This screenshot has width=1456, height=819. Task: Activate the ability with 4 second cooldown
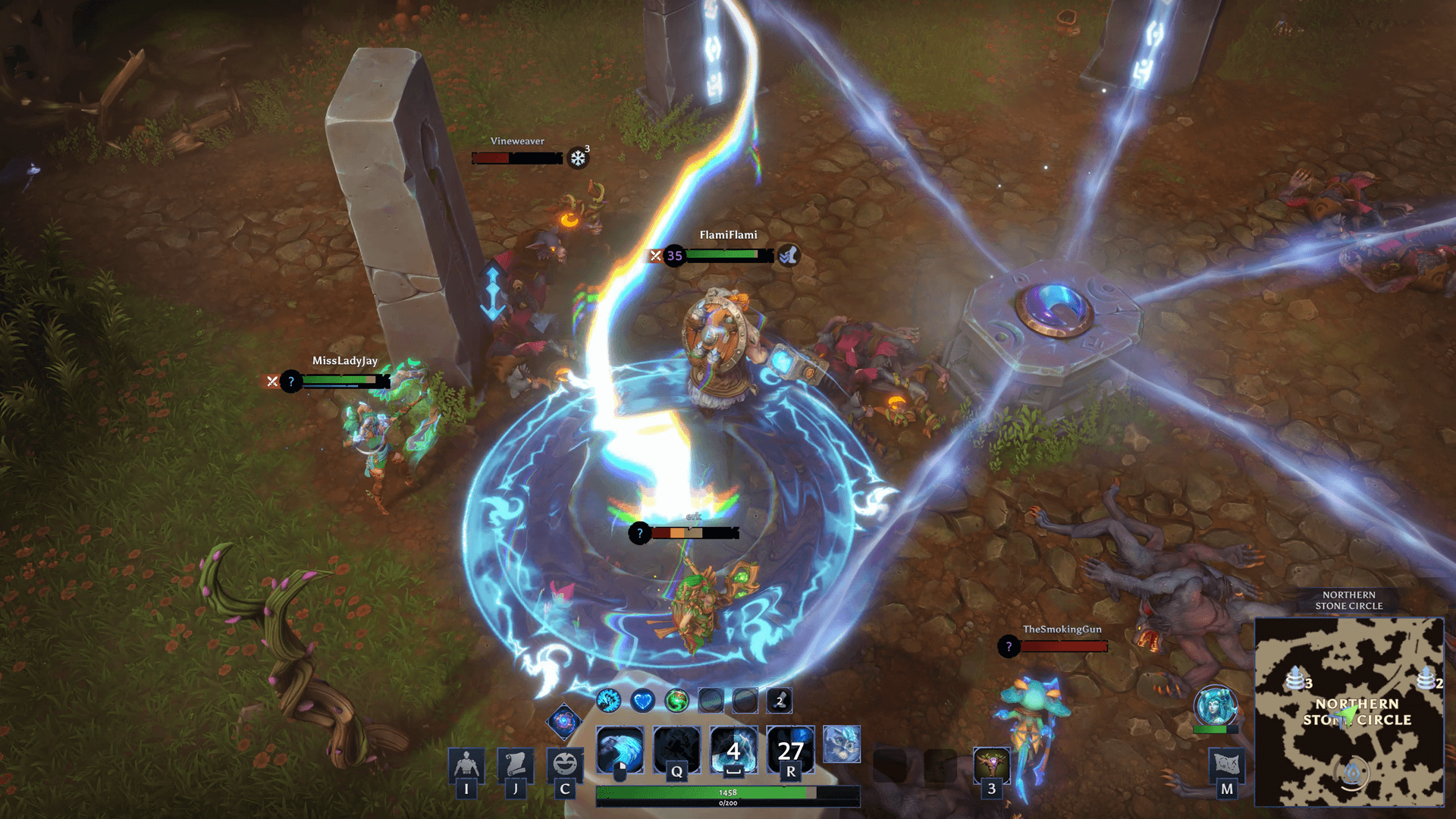coord(733,750)
